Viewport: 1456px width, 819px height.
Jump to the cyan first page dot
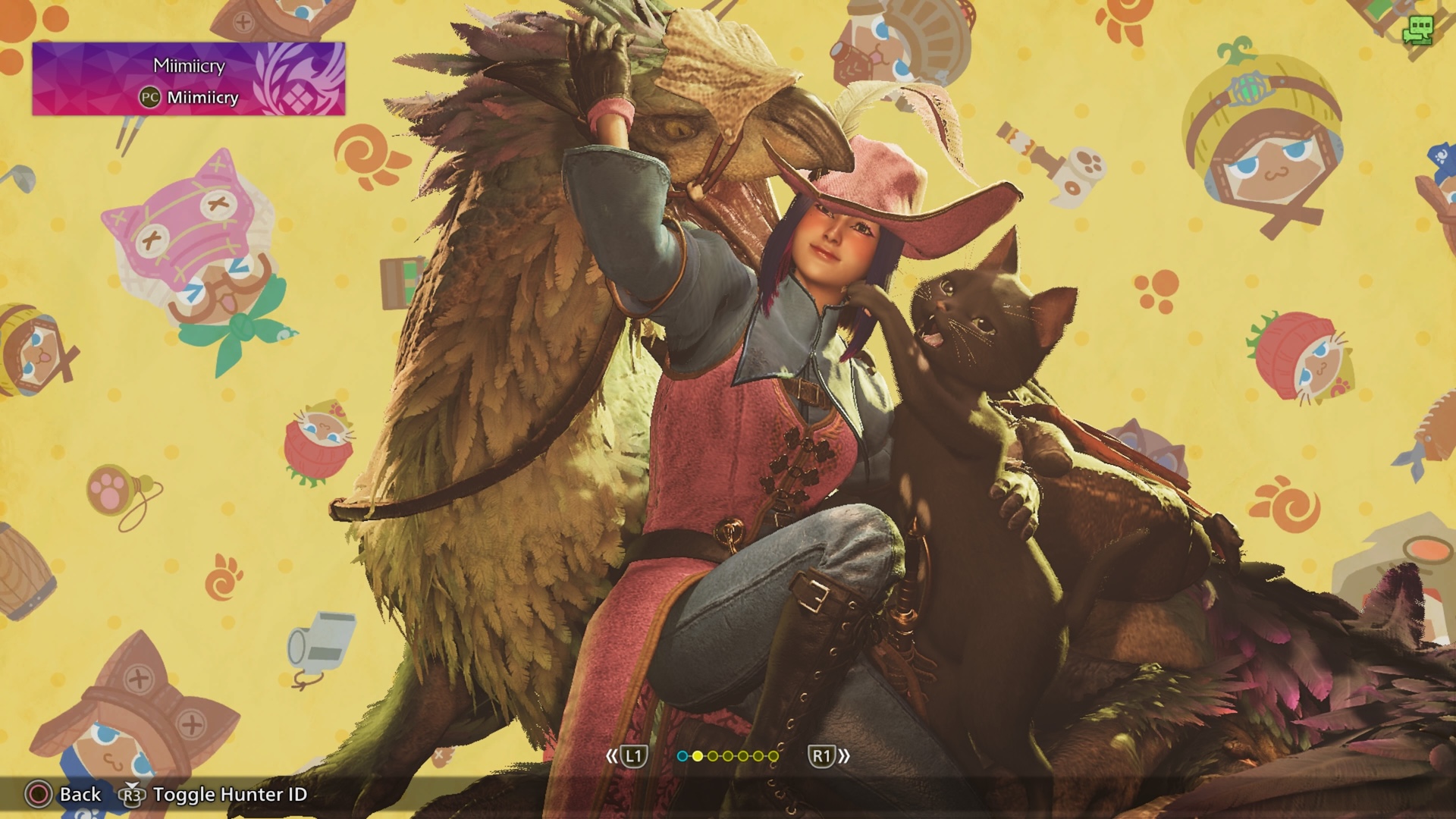(x=682, y=756)
